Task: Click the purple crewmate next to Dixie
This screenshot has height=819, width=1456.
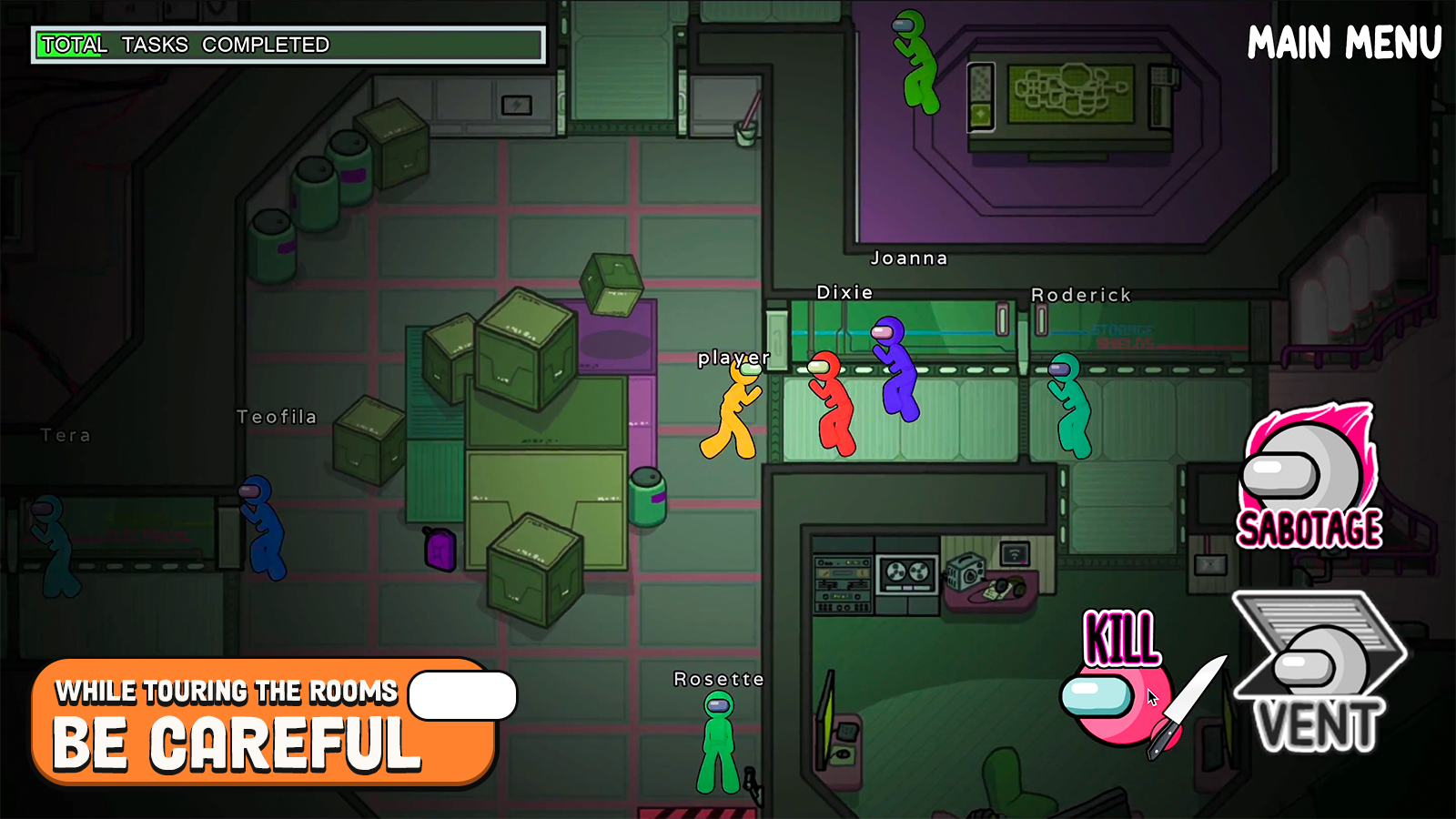Action: pyautogui.click(x=896, y=373)
